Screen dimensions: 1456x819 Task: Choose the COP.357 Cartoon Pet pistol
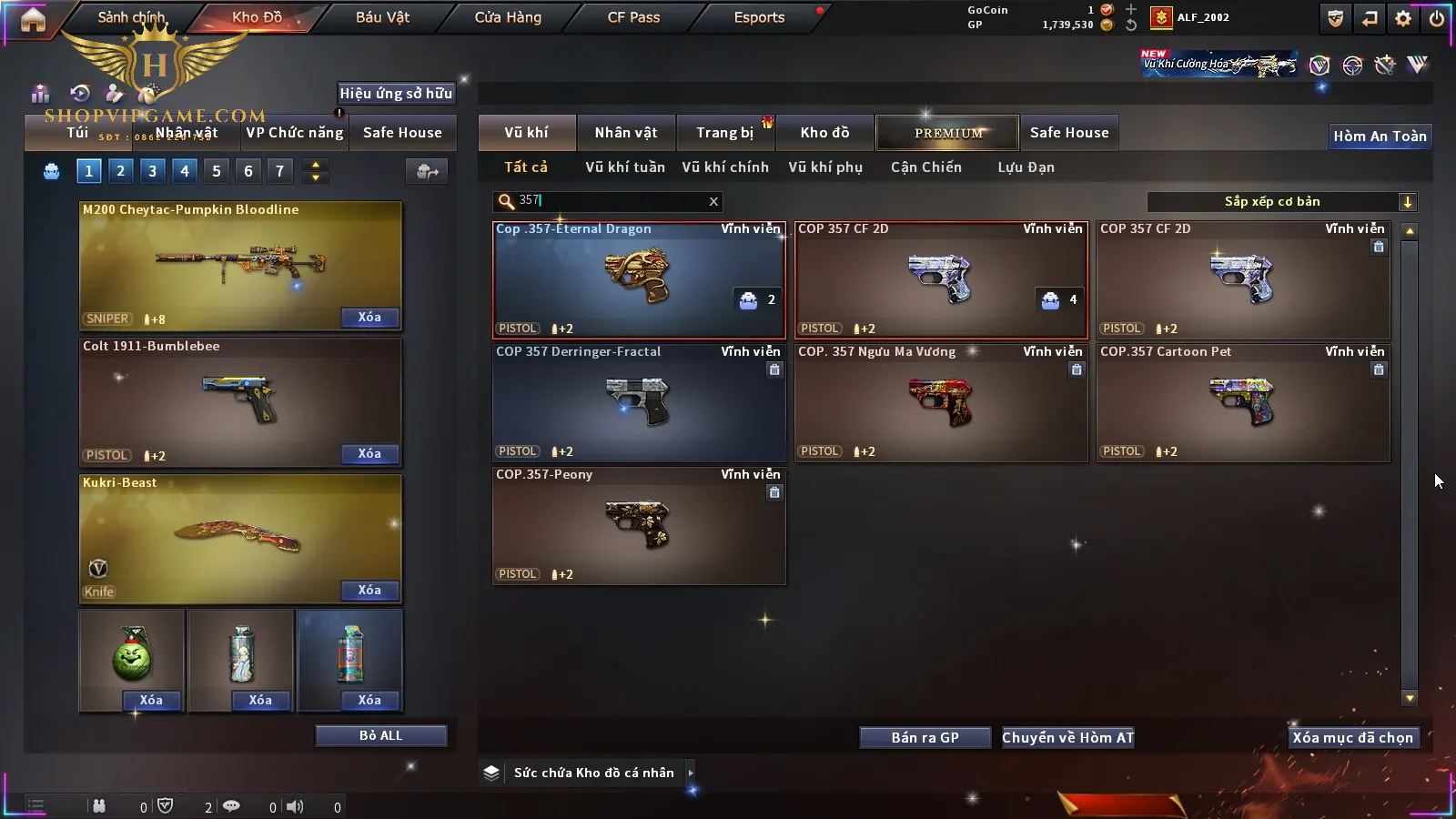point(1243,402)
